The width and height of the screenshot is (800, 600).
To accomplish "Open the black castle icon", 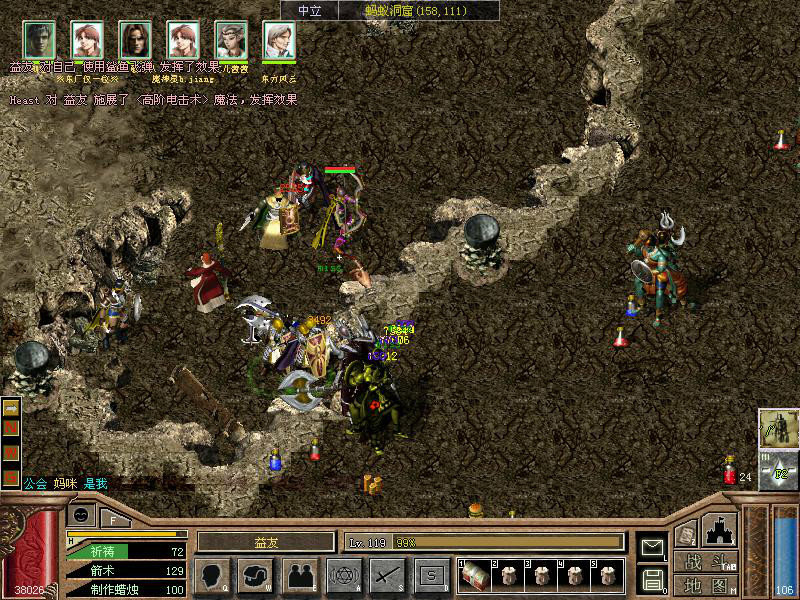I will tap(720, 528).
